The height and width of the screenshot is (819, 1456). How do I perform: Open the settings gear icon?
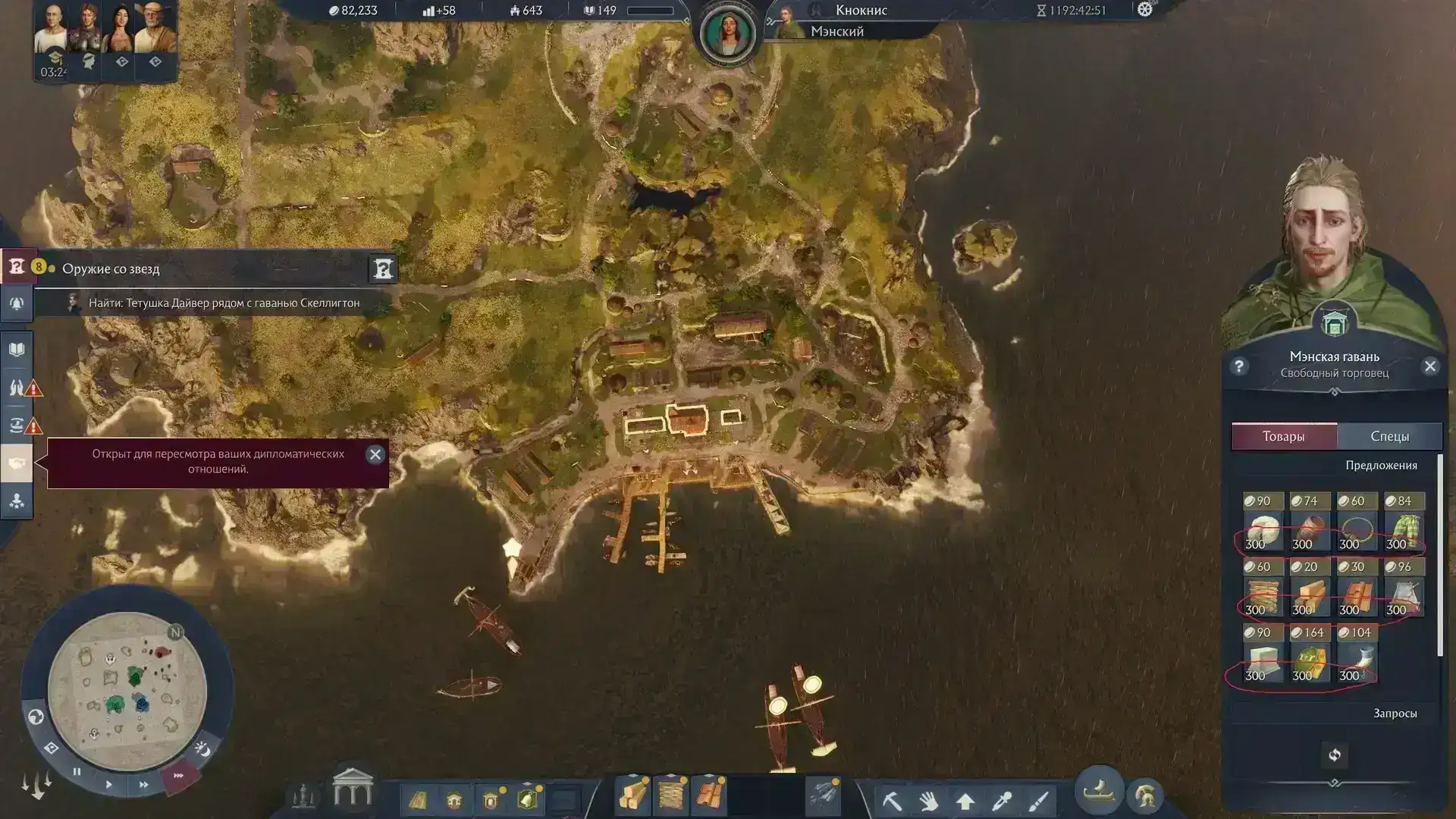tap(1145, 10)
